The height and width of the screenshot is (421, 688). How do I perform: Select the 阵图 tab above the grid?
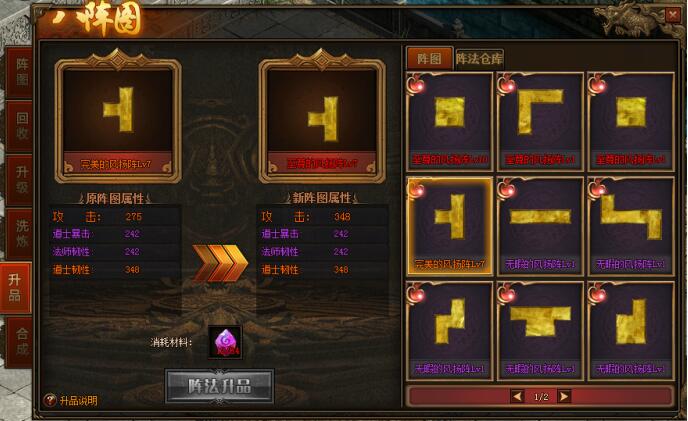click(x=428, y=58)
